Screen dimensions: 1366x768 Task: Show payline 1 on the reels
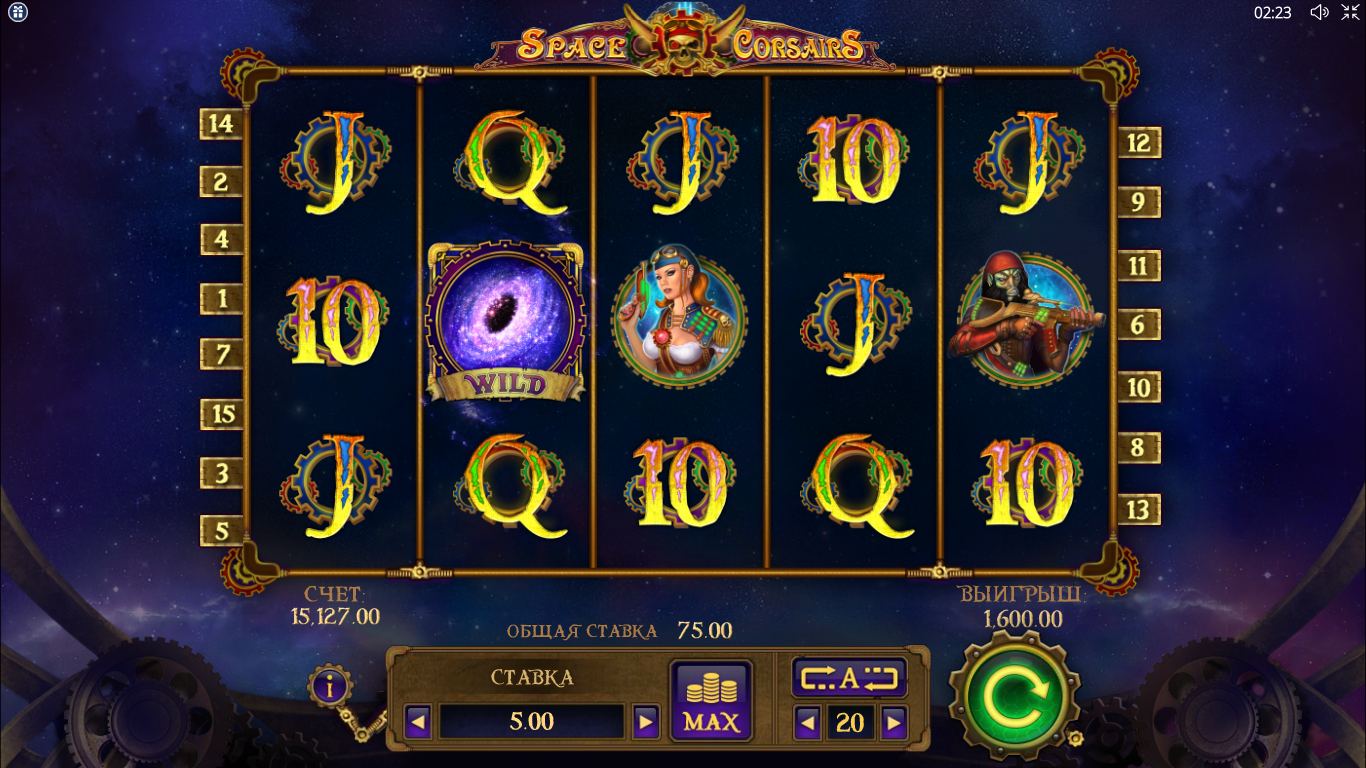tap(221, 298)
